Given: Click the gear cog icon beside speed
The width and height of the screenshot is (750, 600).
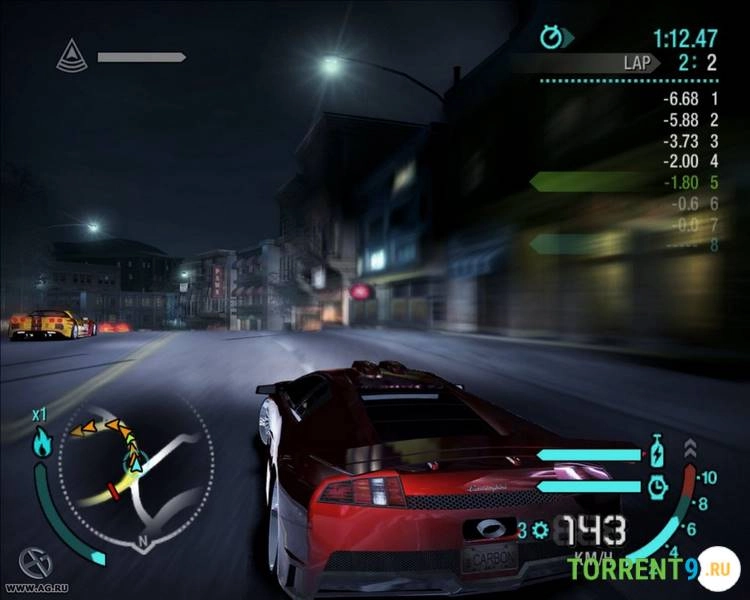Looking at the screenshot, I should click(x=540, y=530).
